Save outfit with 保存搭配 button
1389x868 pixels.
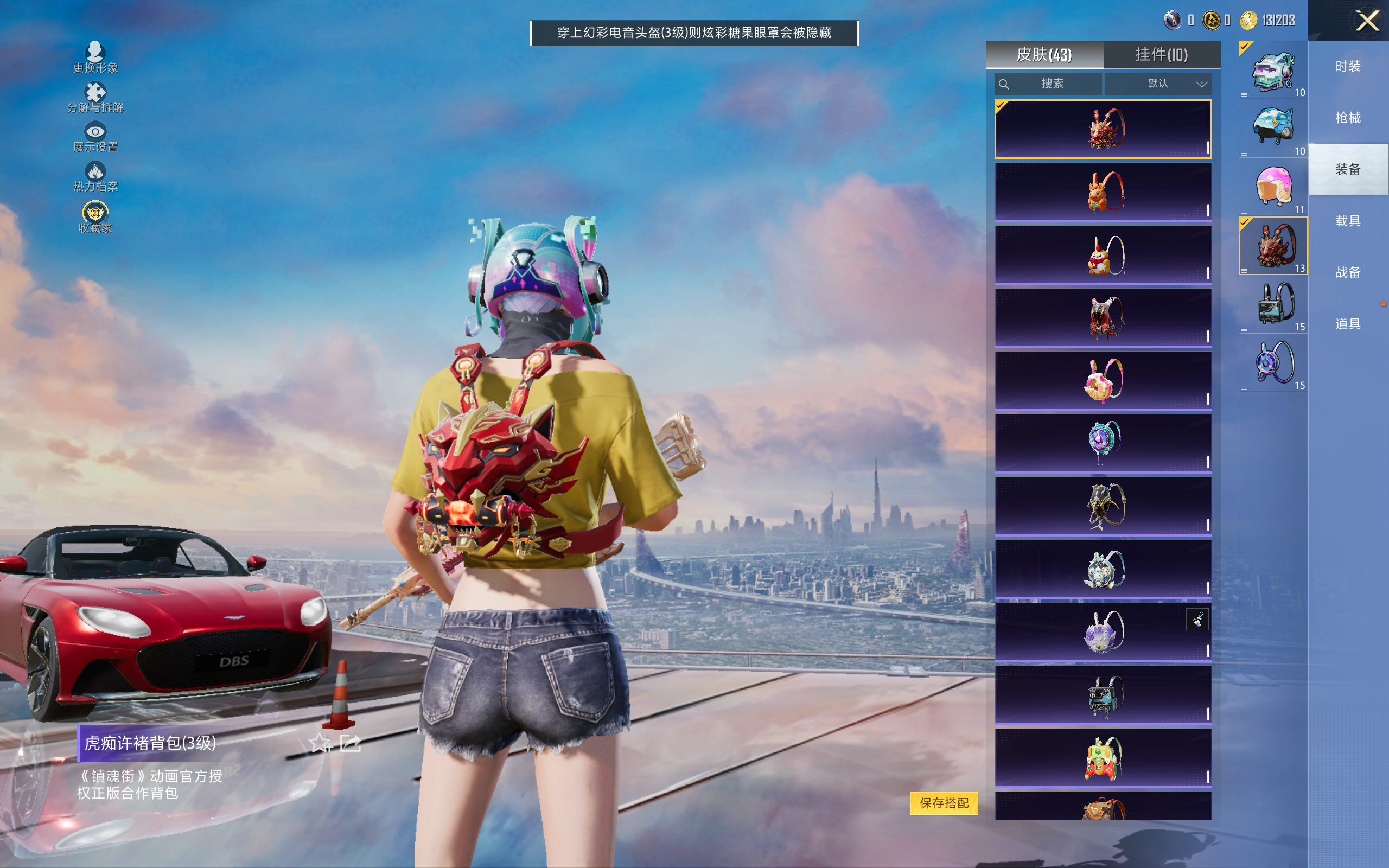tap(944, 802)
